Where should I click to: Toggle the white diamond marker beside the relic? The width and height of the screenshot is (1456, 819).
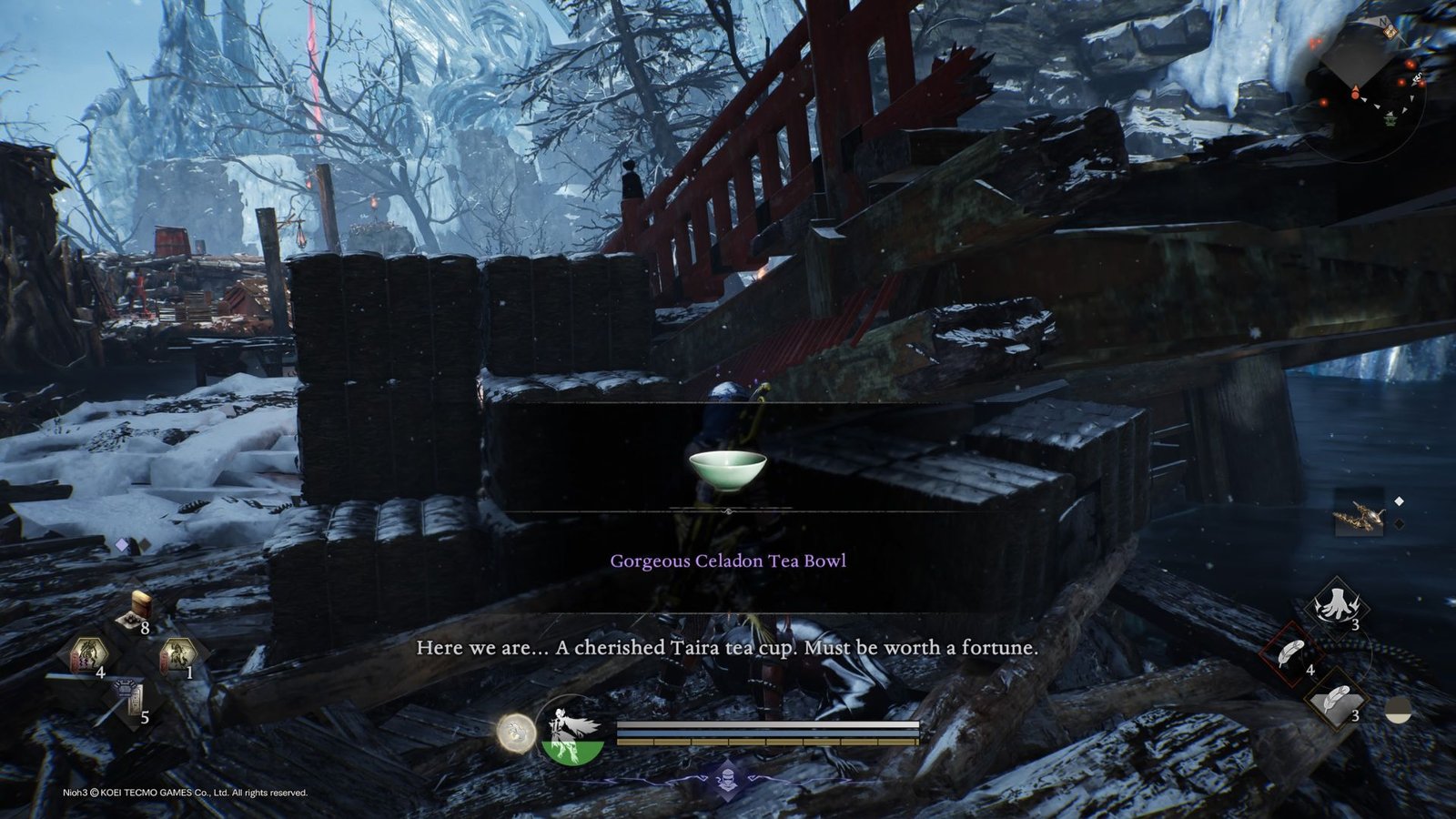tap(1399, 500)
